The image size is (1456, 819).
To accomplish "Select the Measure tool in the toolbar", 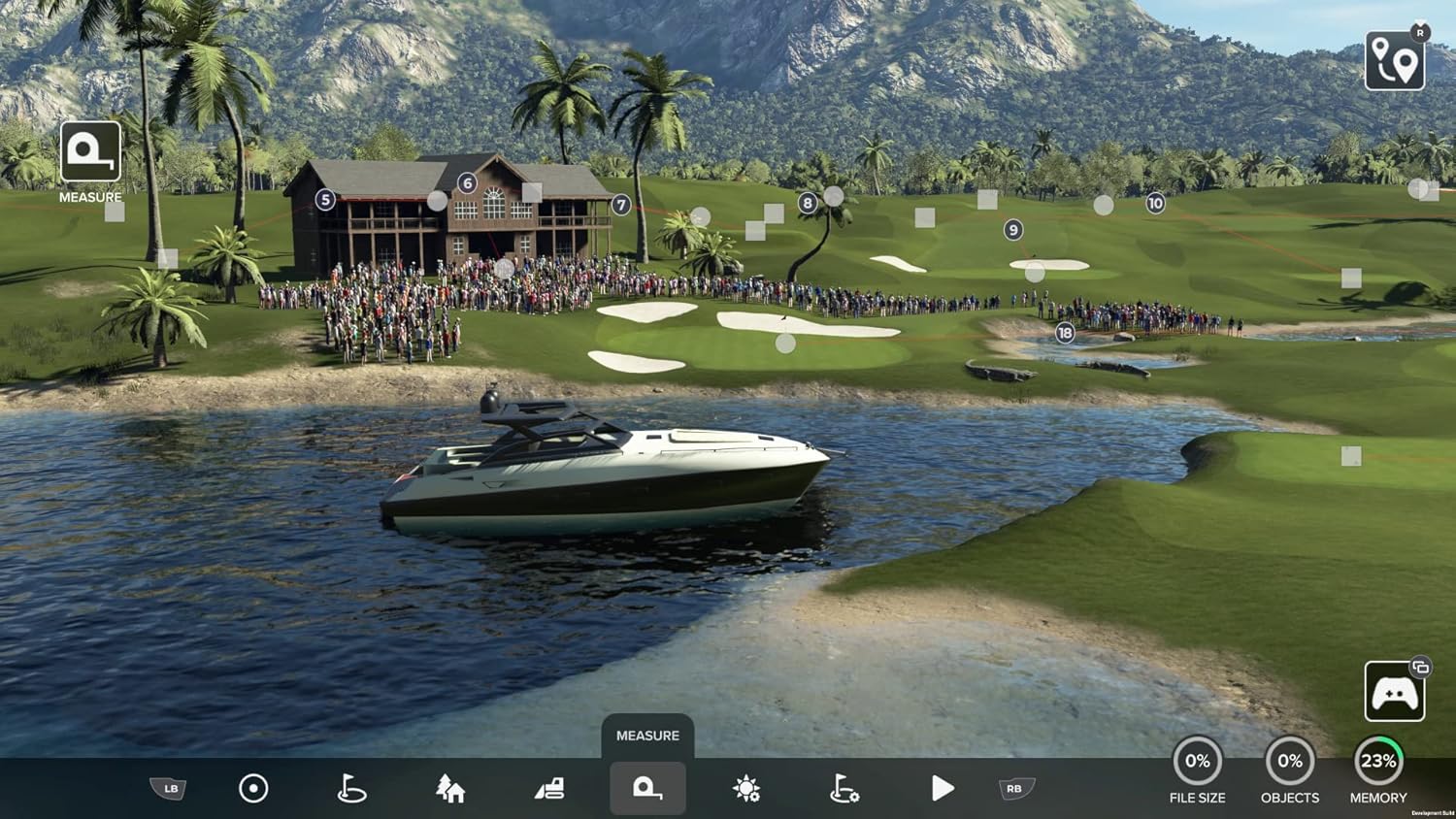I will point(646,789).
